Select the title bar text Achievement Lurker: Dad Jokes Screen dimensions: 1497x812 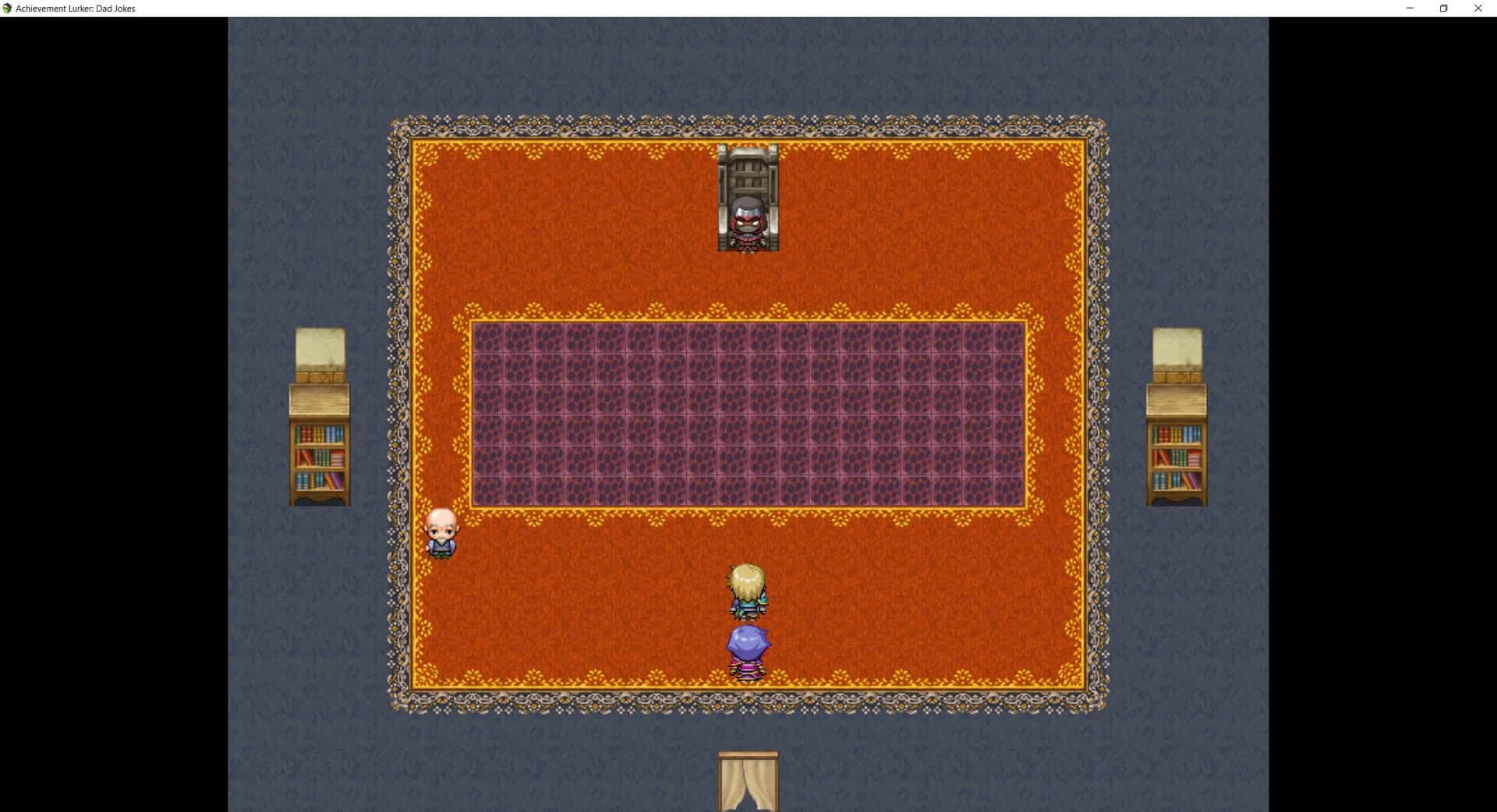(x=76, y=8)
